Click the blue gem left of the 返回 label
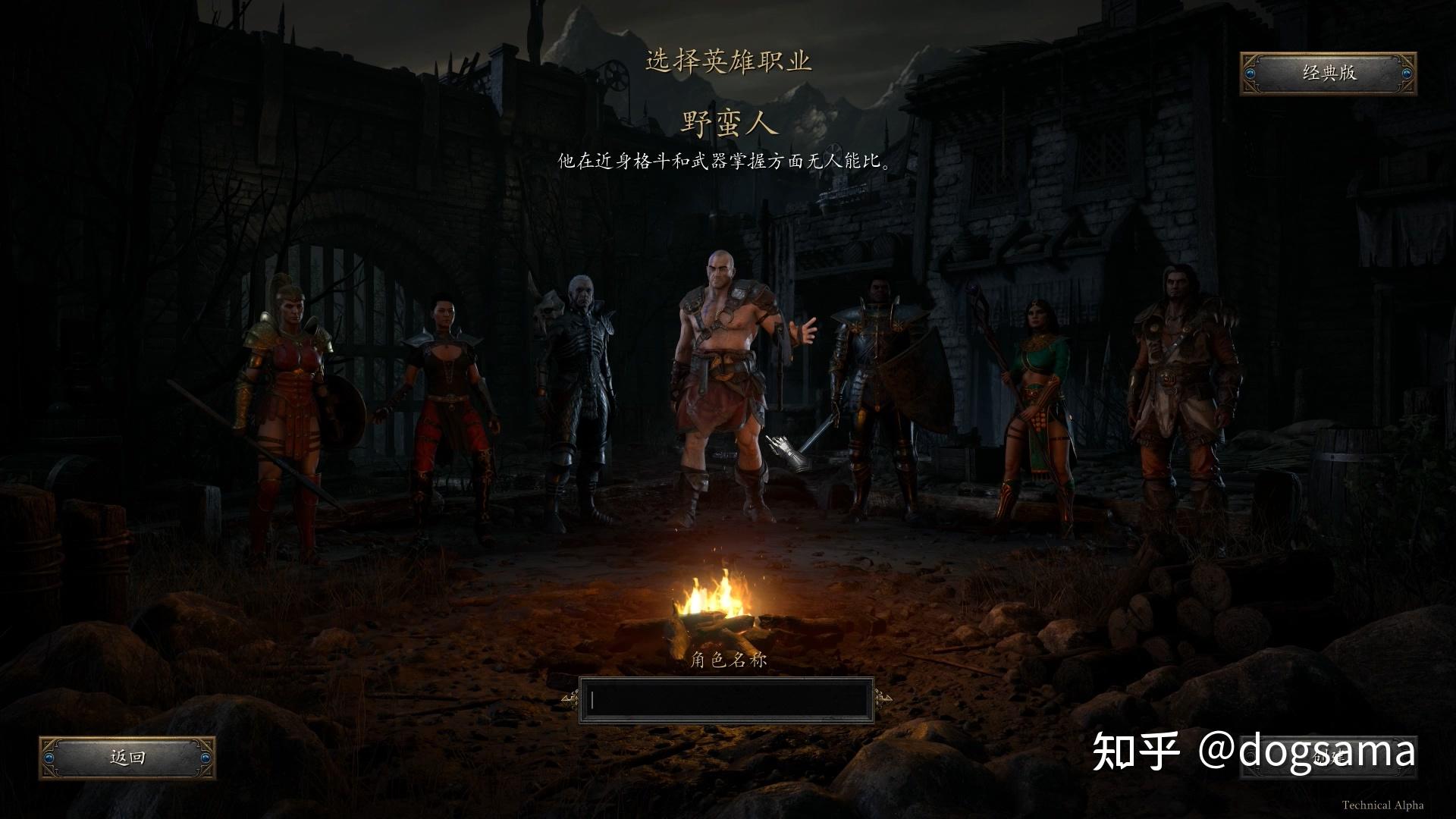Viewport: 1456px width, 819px height. click(48, 756)
